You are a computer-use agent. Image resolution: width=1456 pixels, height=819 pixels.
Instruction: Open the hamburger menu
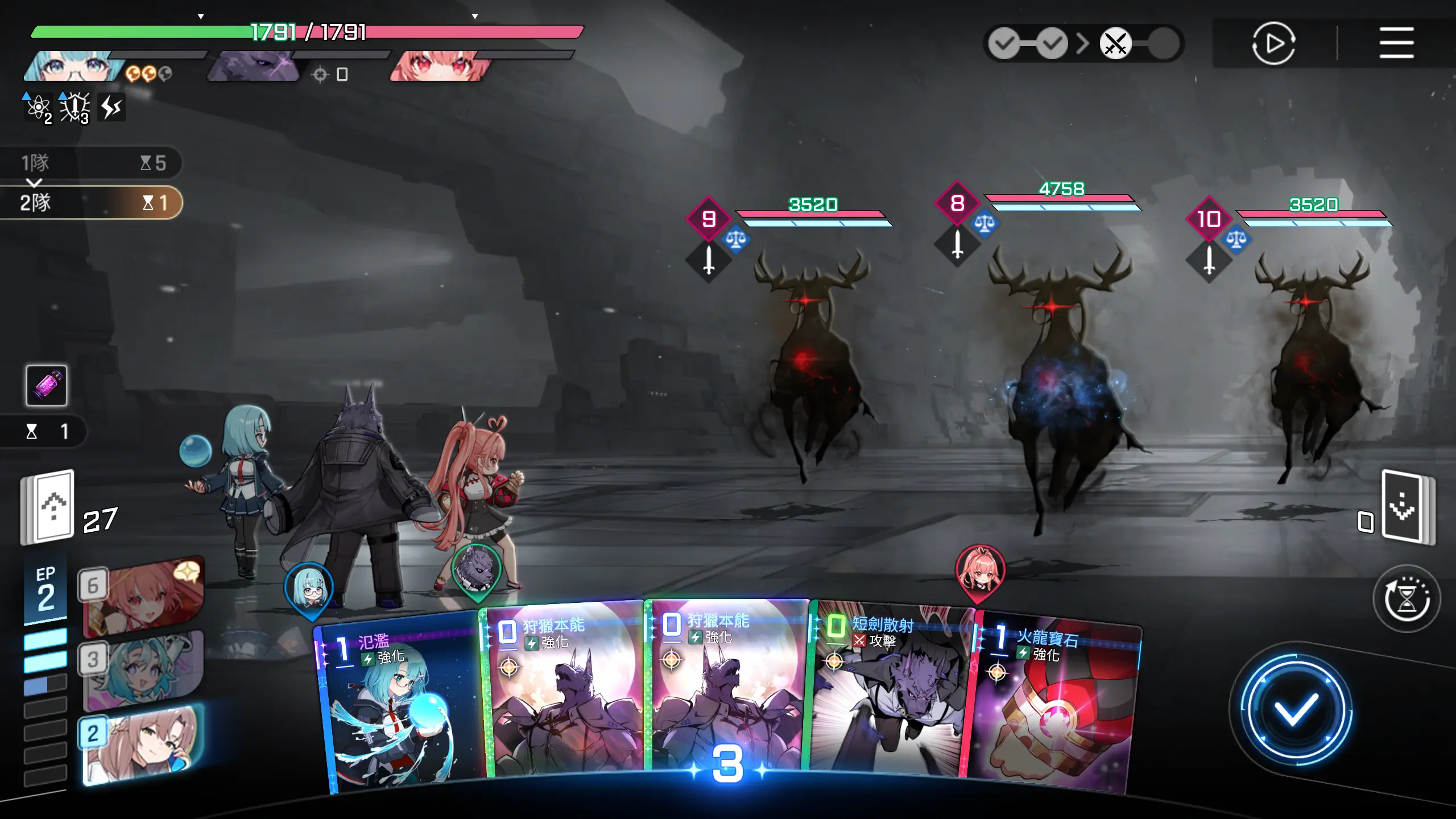tap(1396, 43)
